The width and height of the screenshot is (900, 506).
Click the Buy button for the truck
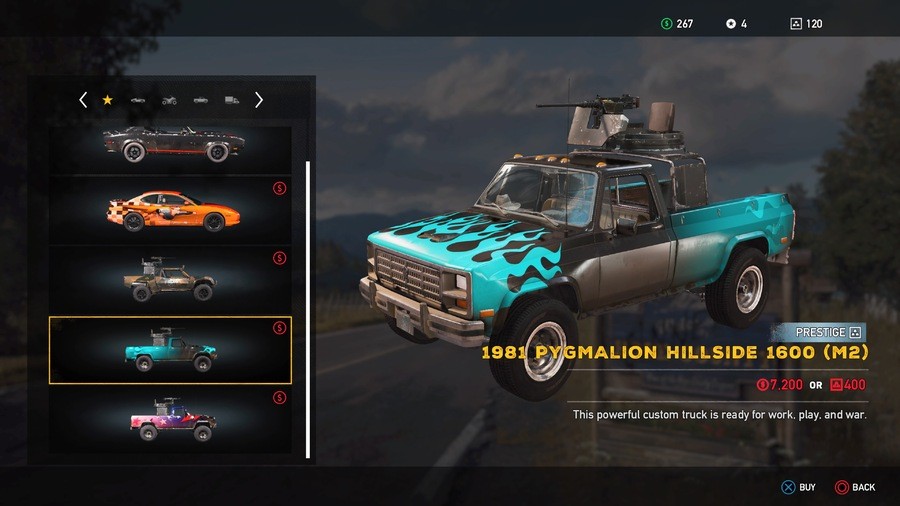(799, 487)
